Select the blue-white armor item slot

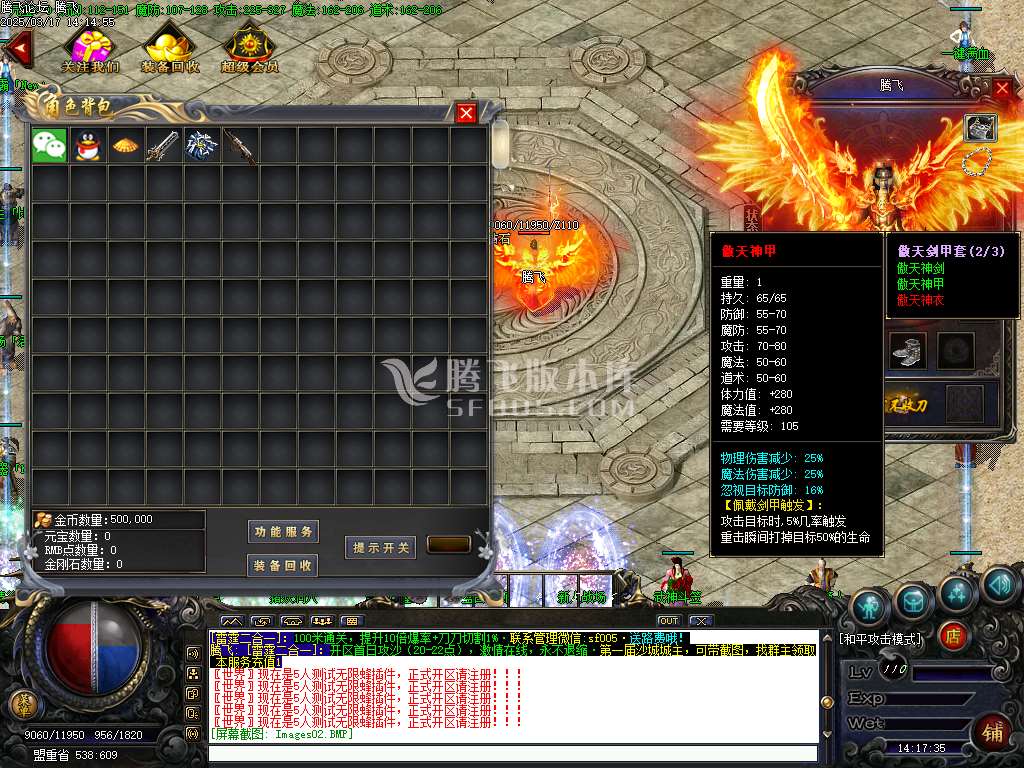(x=202, y=146)
